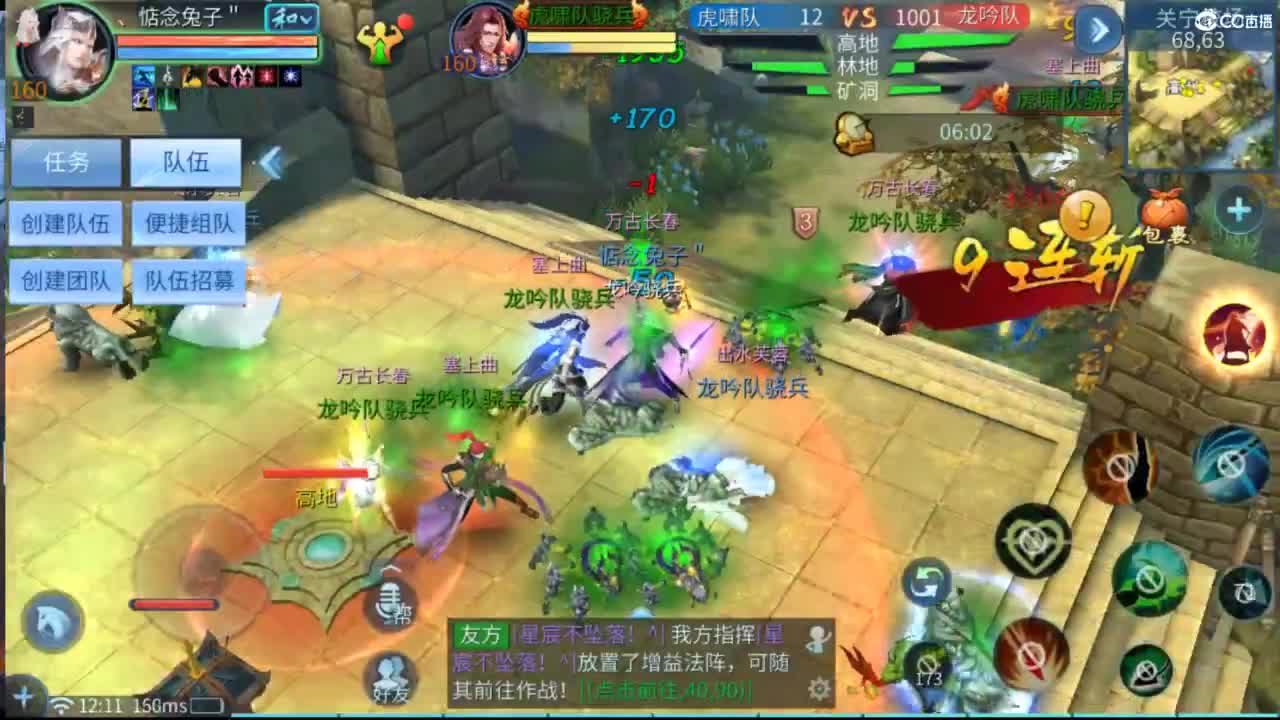The image size is (1280, 720).
Task: Switch to the 队伍 tab
Action: [x=186, y=161]
